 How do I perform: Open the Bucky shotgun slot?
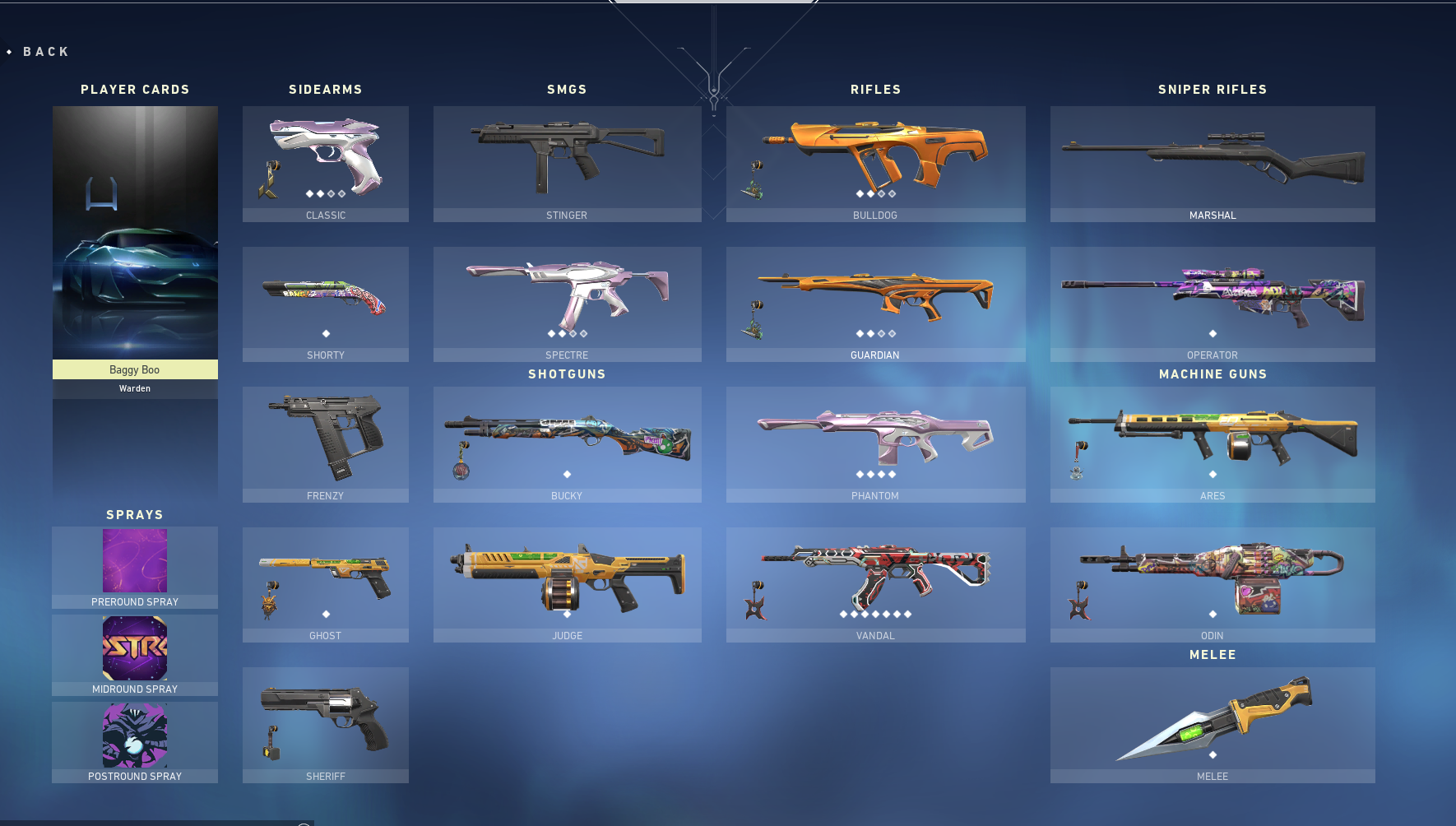pyautogui.click(x=567, y=444)
